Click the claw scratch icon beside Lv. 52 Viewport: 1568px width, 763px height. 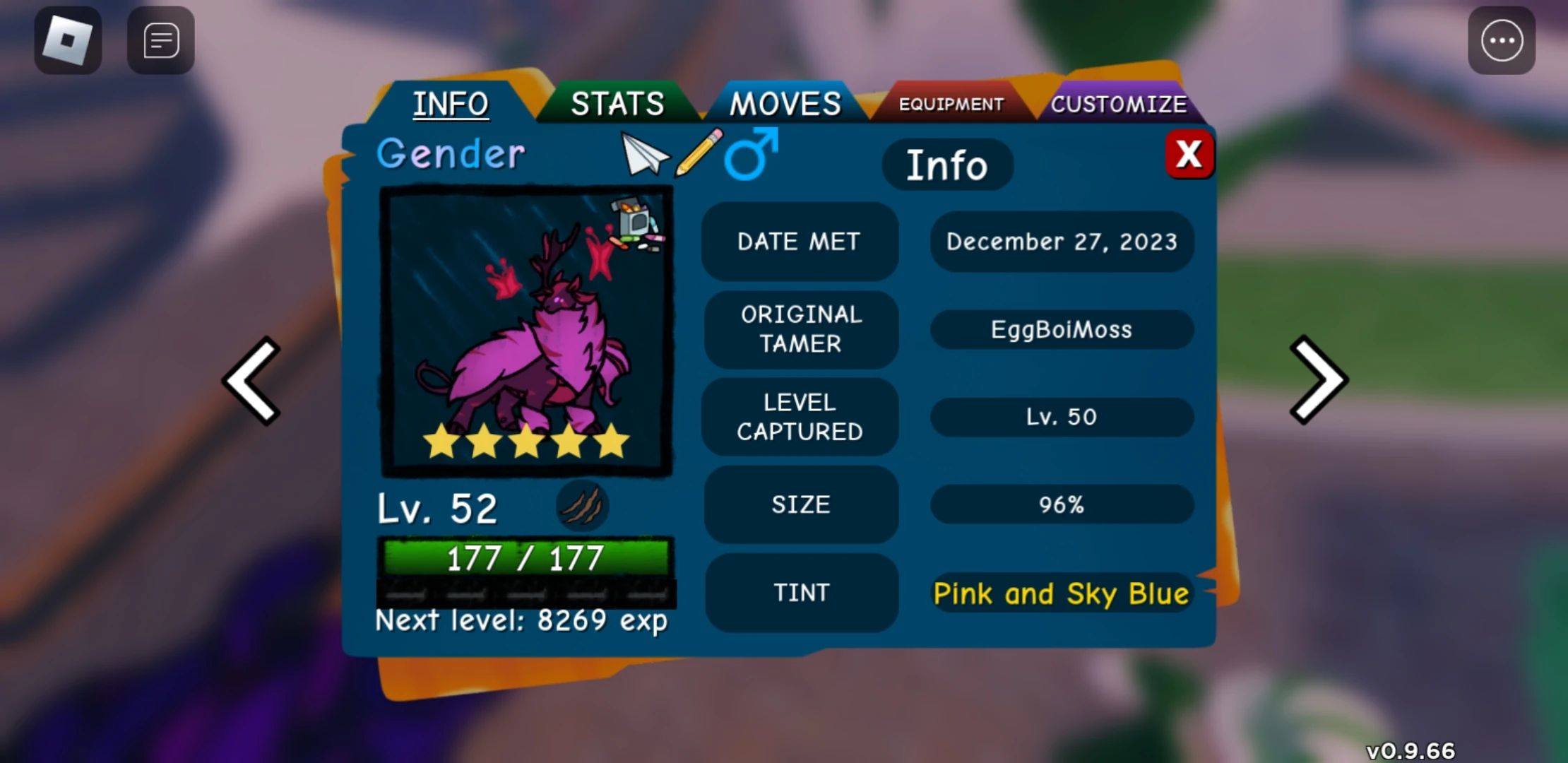[x=583, y=506]
